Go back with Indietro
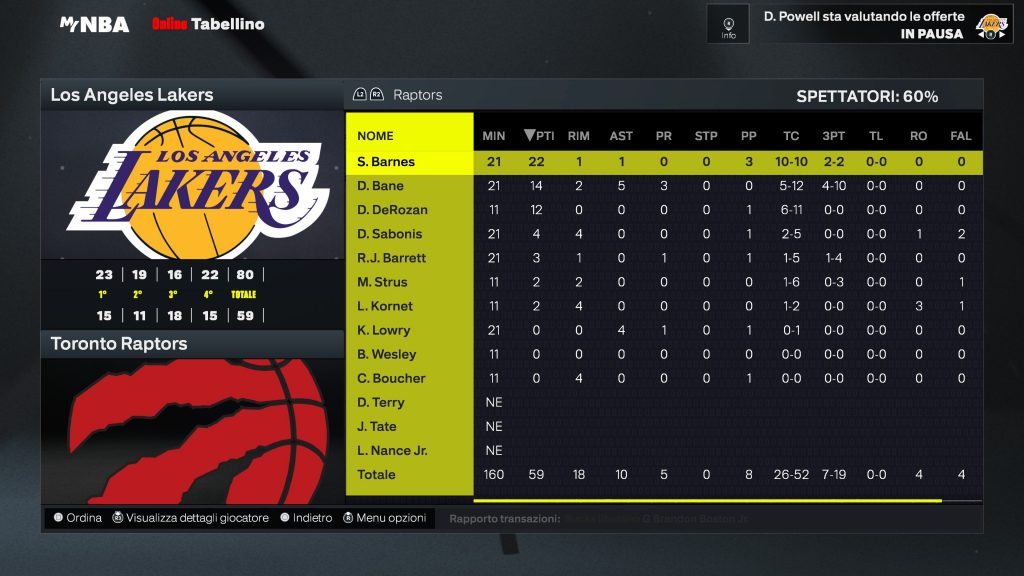Screen dimensions: 1024x576 pyautogui.click(x=306, y=518)
